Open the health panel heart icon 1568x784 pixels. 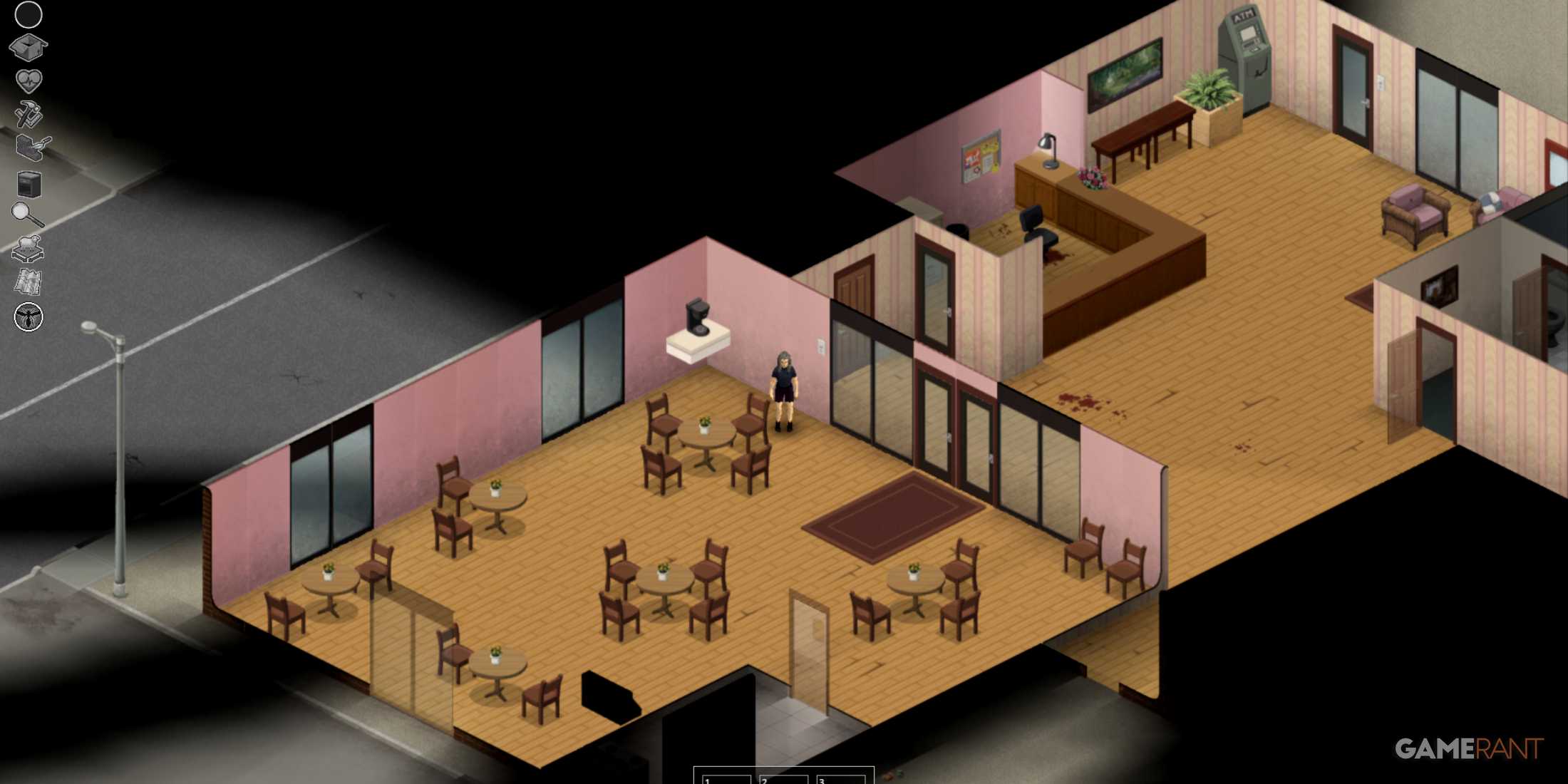(27, 78)
